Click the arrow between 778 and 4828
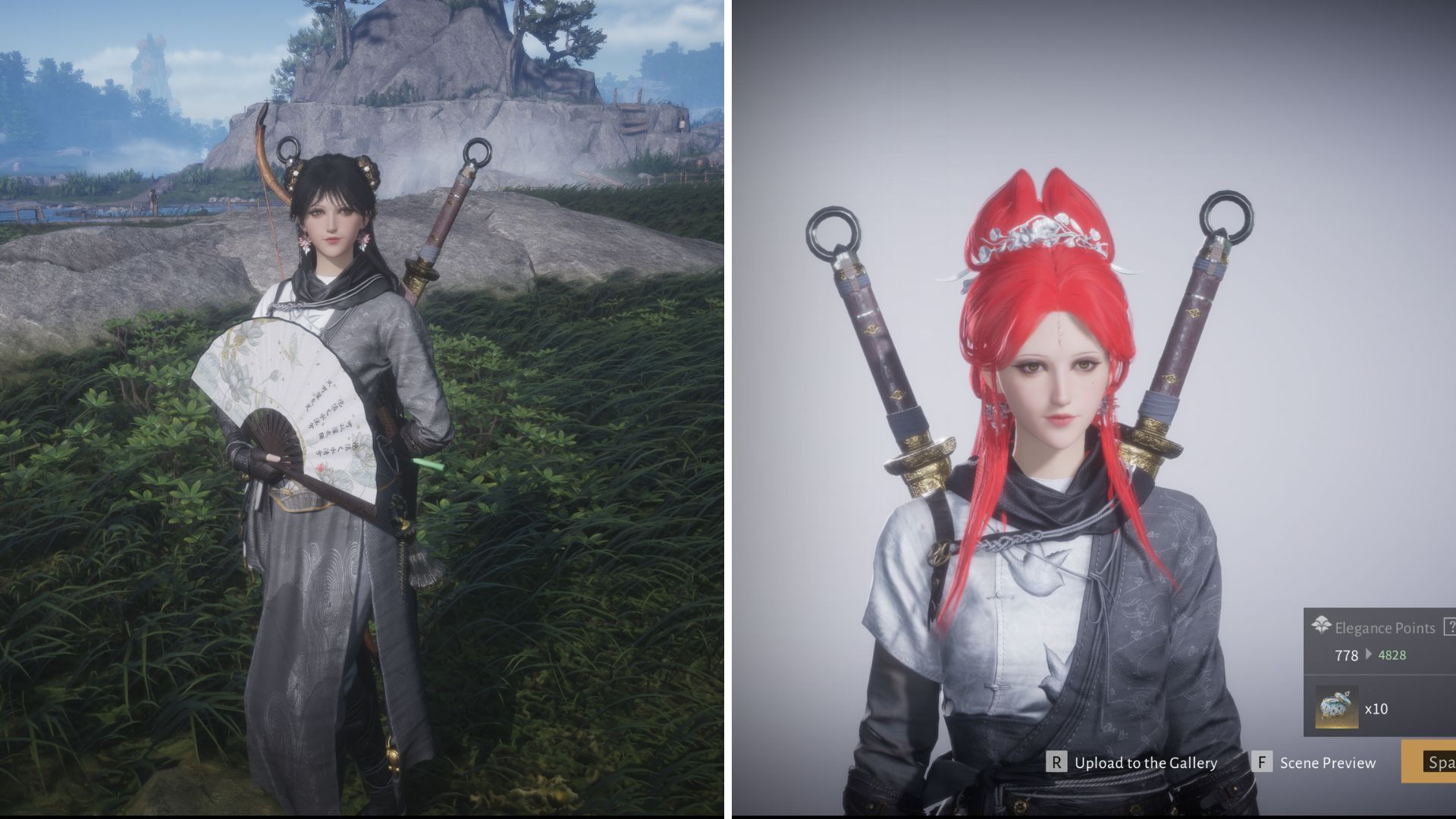 click(1369, 654)
